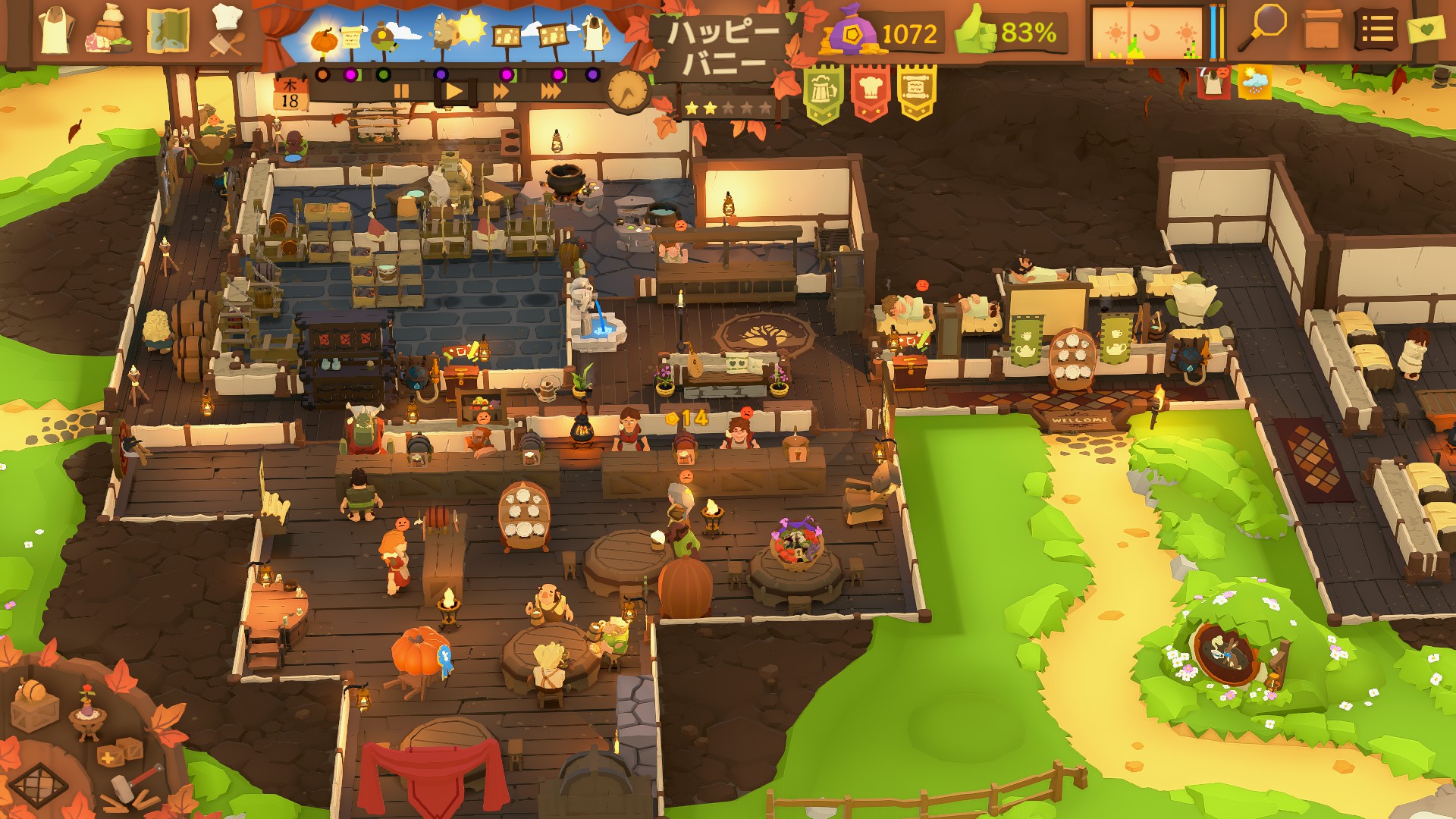The height and width of the screenshot is (819, 1456).
Task: Click the magnifying glass search icon
Action: pos(1263,29)
